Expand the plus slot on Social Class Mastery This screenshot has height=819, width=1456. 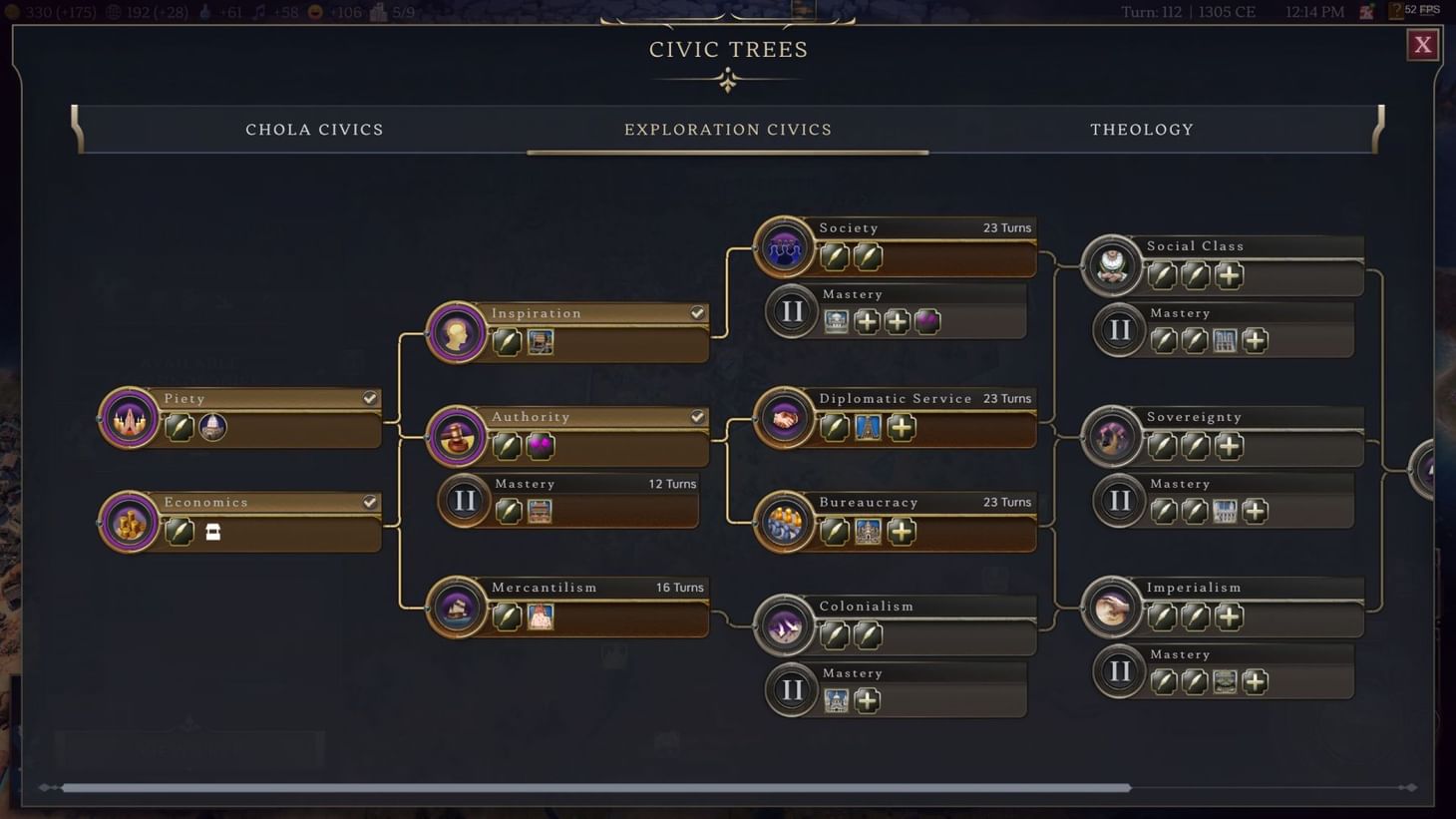(x=1255, y=340)
